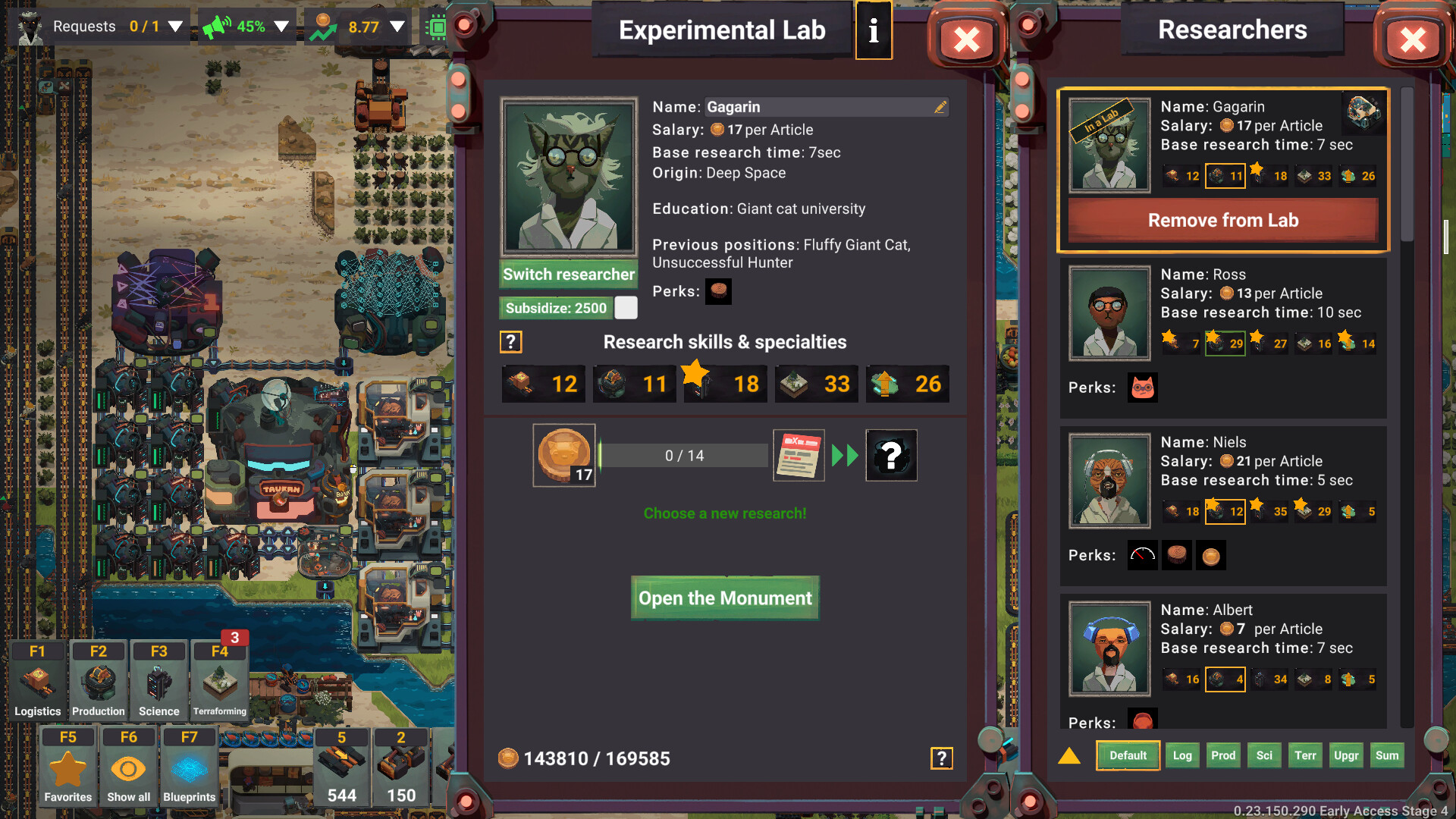Select the Production research skill icon showing 11
The height and width of the screenshot is (819, 1456).
[634, 384]
